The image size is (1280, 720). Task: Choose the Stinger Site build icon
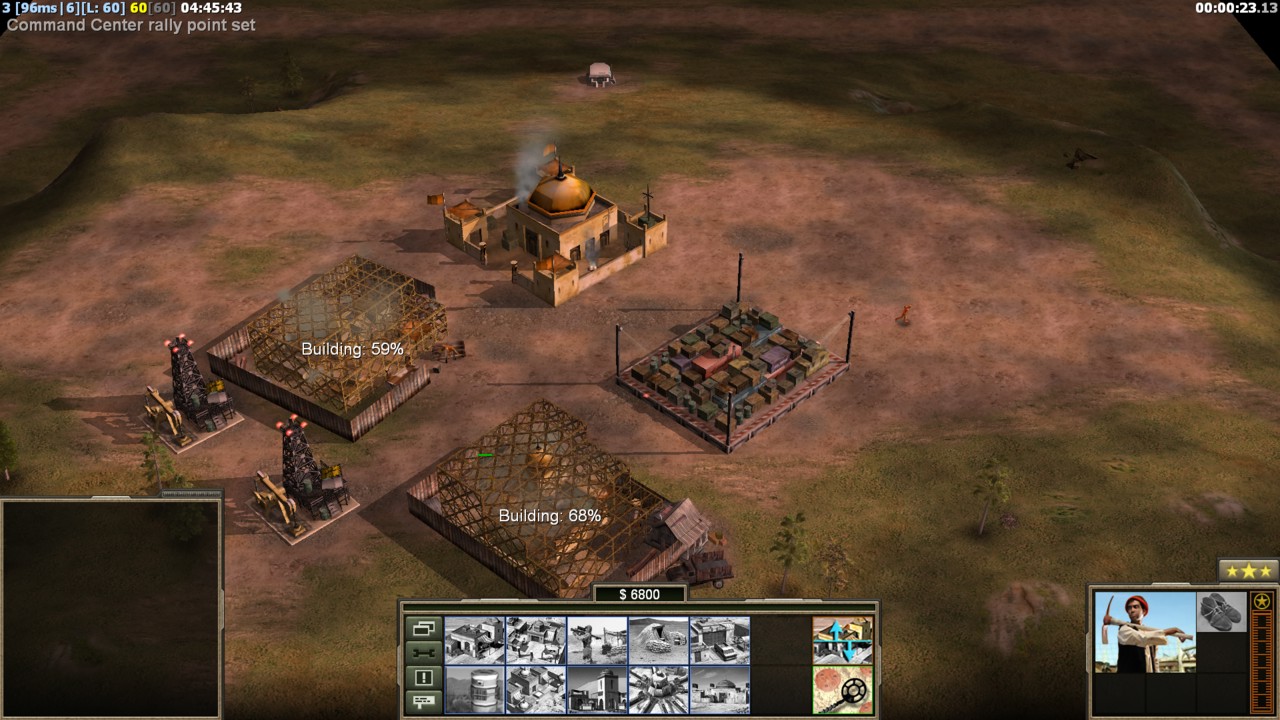597,640
